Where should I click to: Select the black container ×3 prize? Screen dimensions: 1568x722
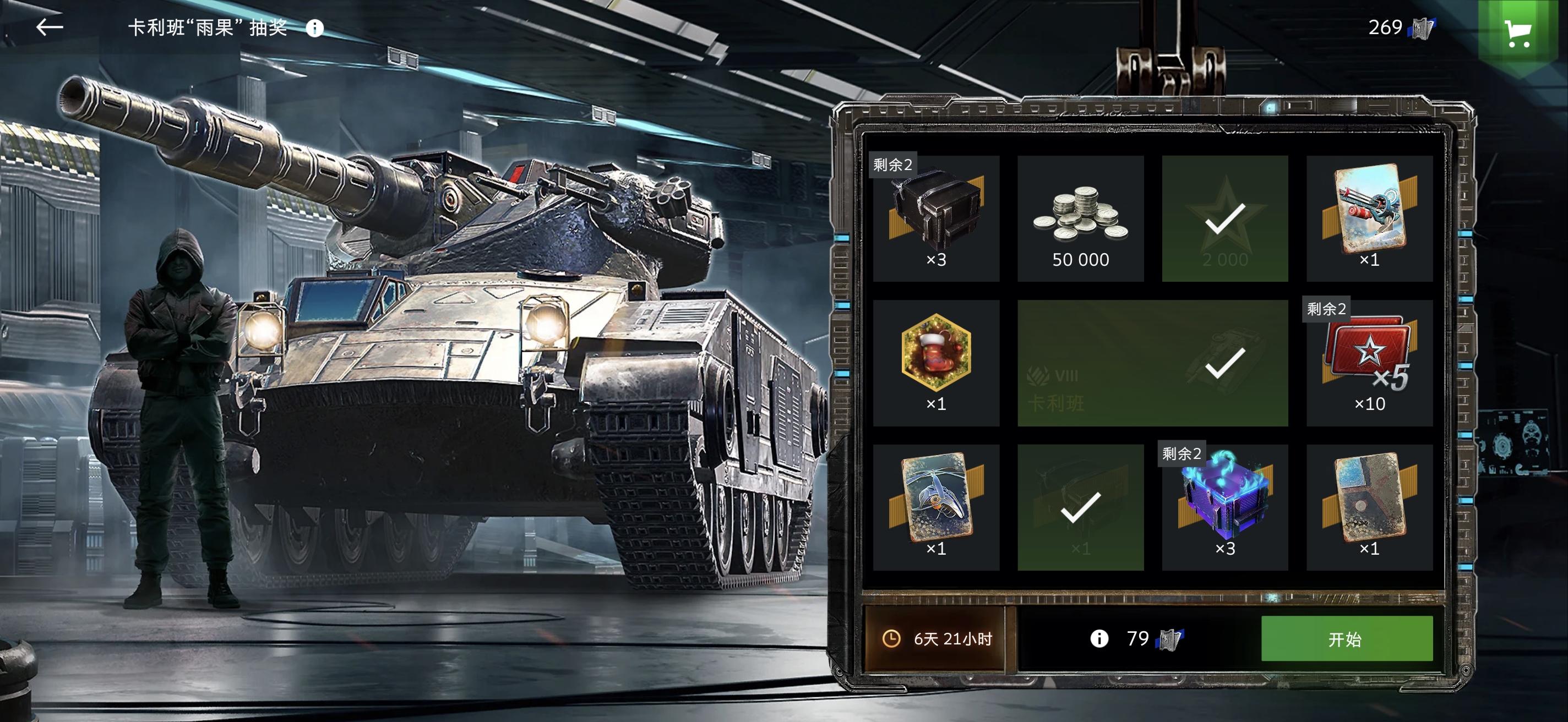935,218
